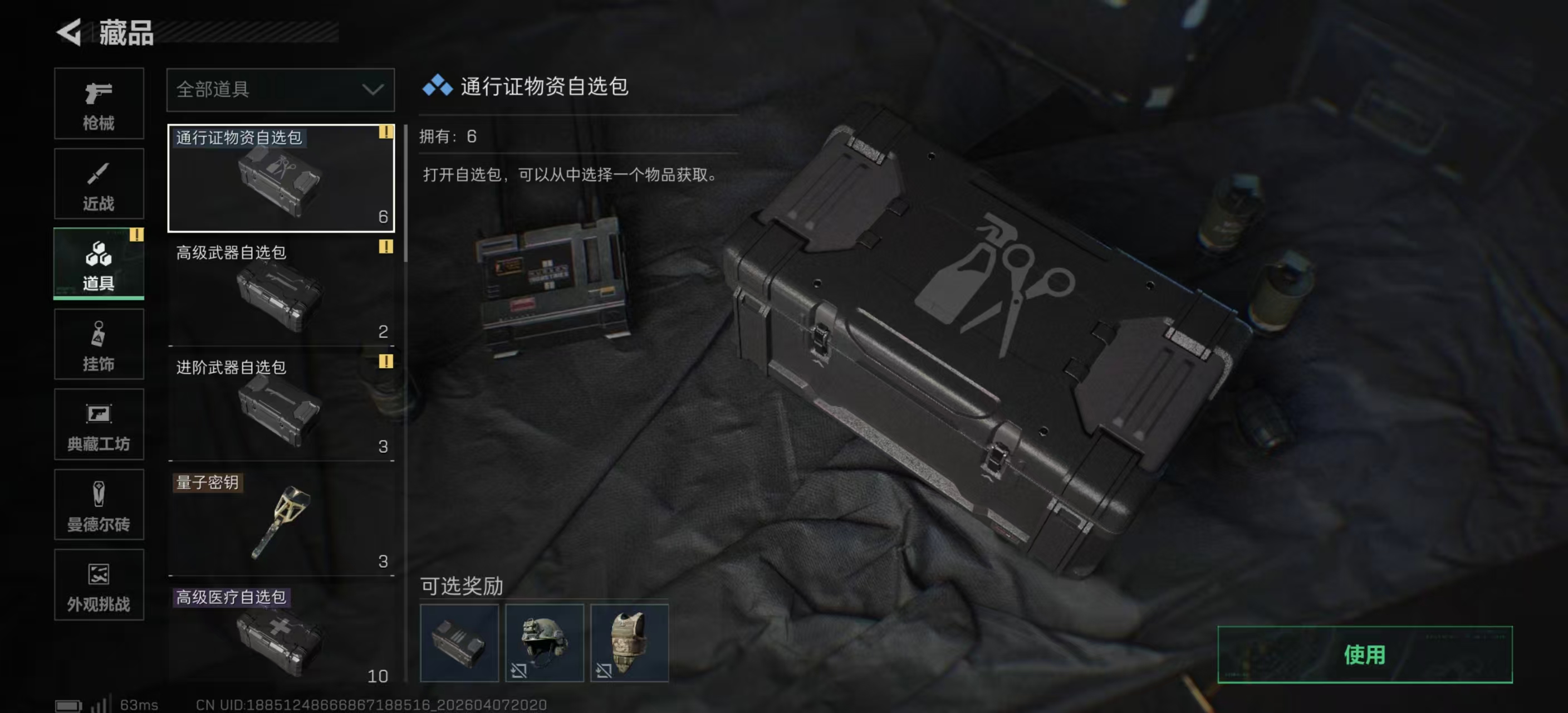Select the 高级医疗自选包 item

pos(280,636)
